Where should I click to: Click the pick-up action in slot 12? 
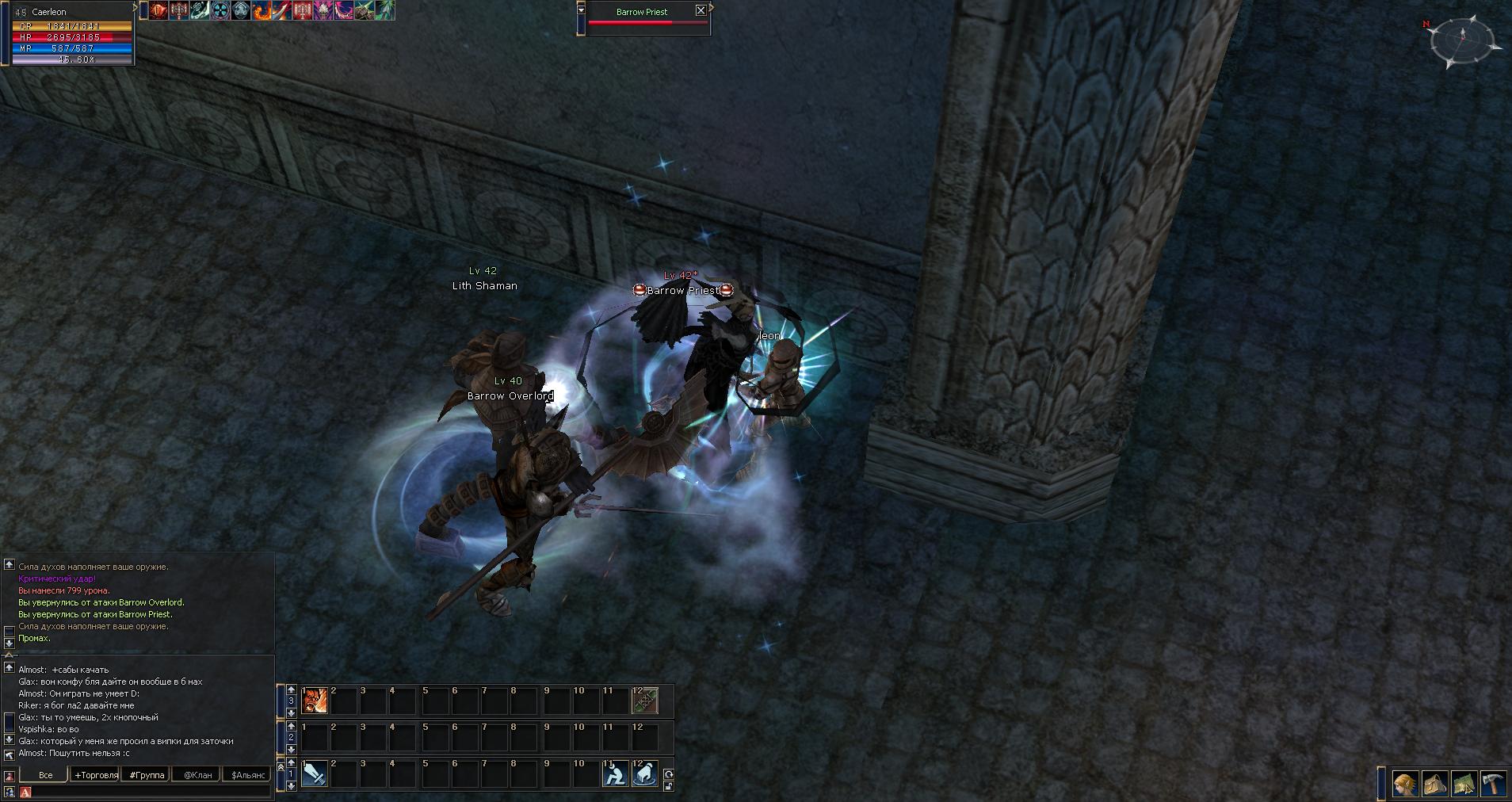pyautogui.click(x=645, y=773)
